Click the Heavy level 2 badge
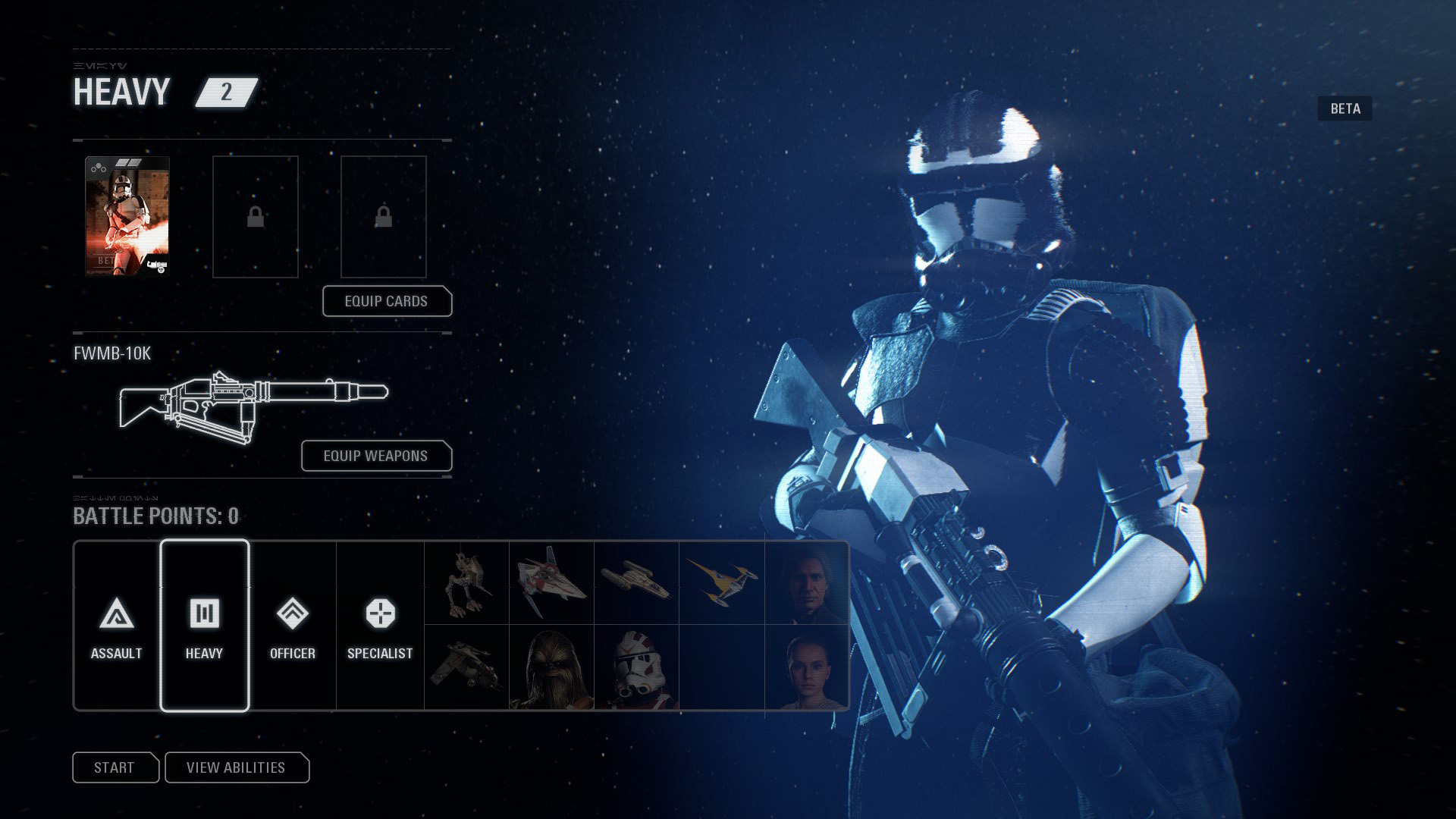This screenshot has width=1456, height=819. point(225,93)
